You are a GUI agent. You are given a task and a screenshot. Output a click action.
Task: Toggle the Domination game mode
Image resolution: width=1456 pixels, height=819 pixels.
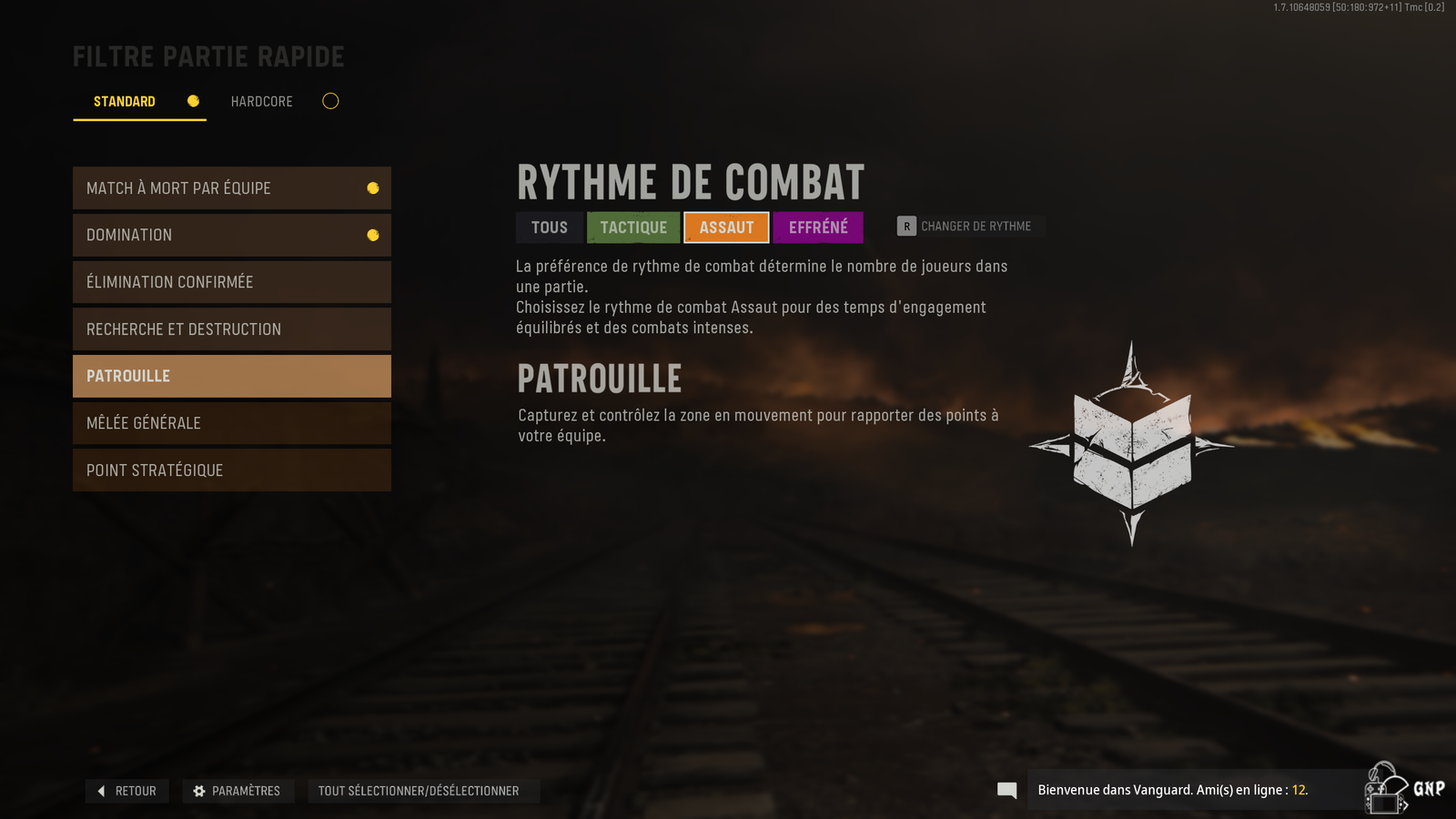point(231,235)
